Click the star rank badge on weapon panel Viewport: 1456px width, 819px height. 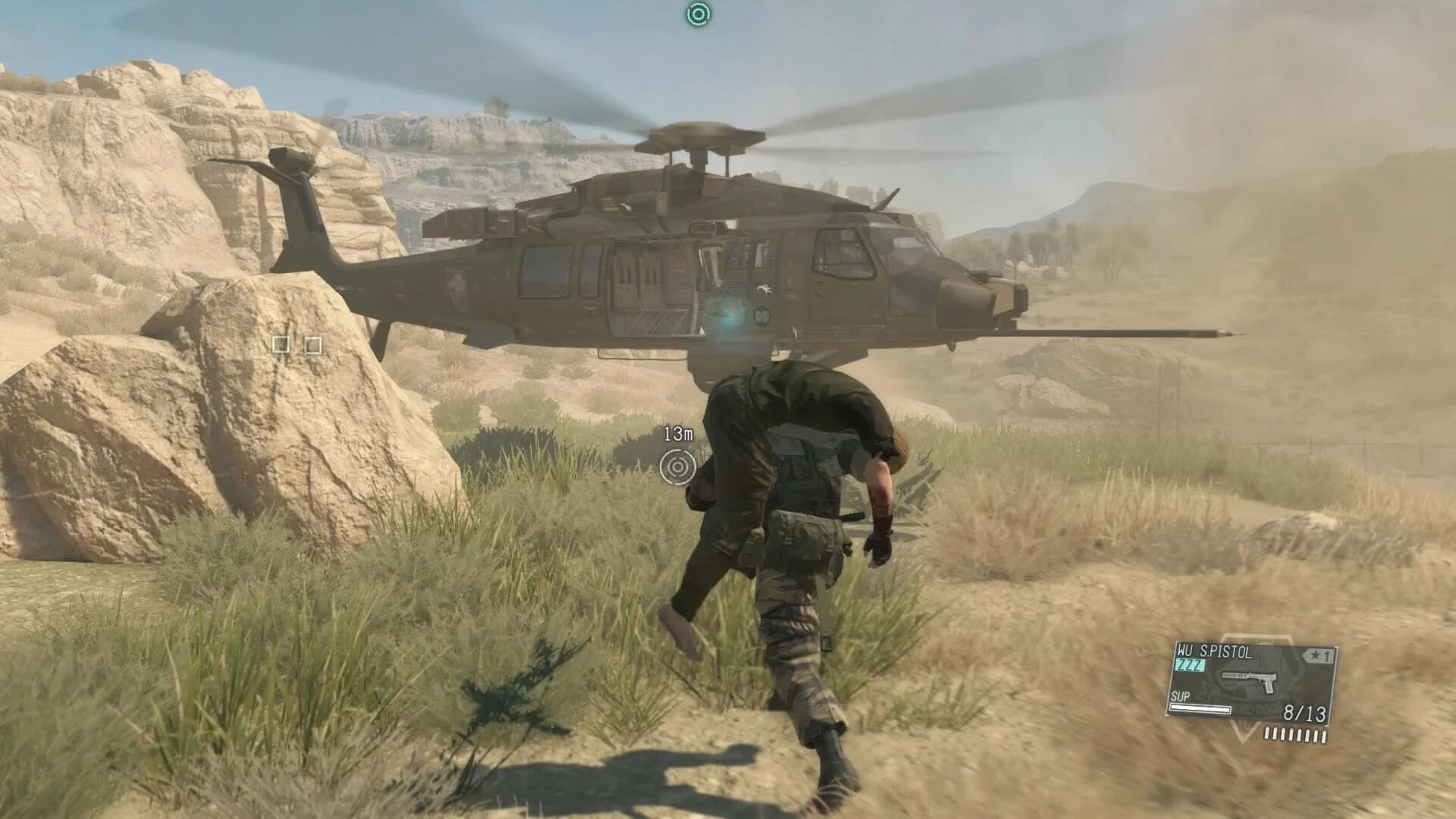[1317, 655]
